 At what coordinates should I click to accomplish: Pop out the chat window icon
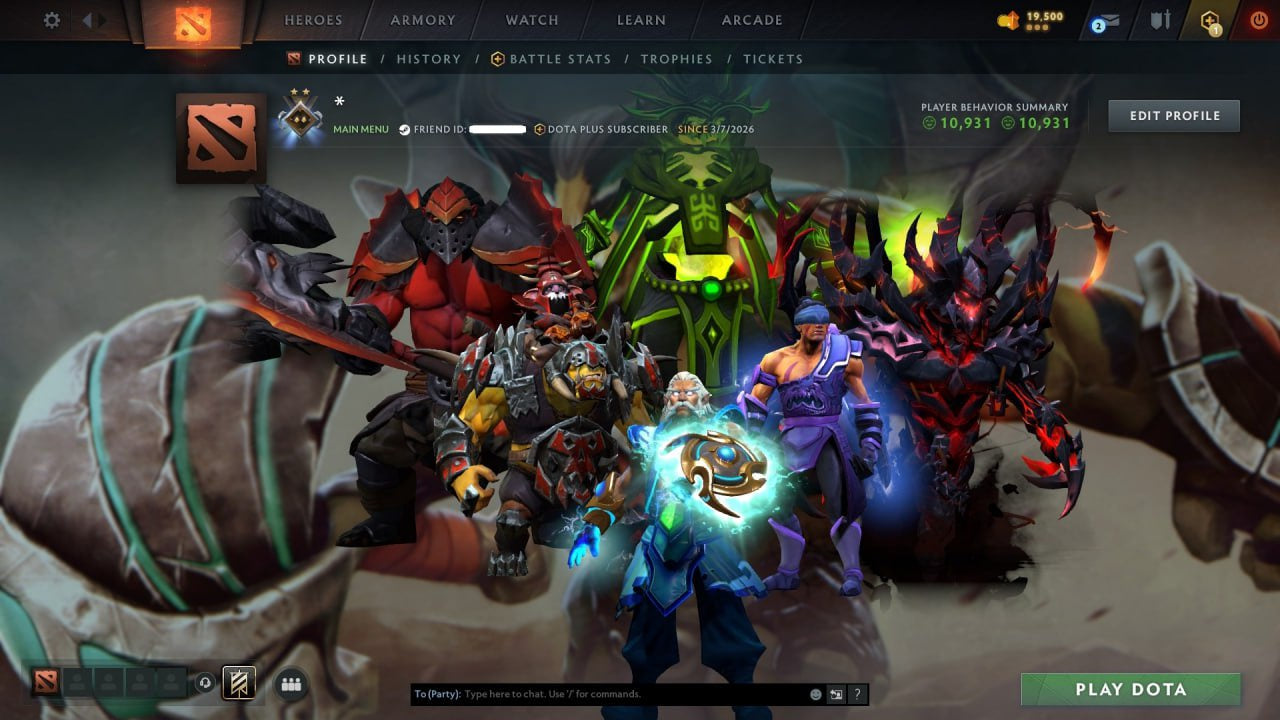click(x=835, y=693)
